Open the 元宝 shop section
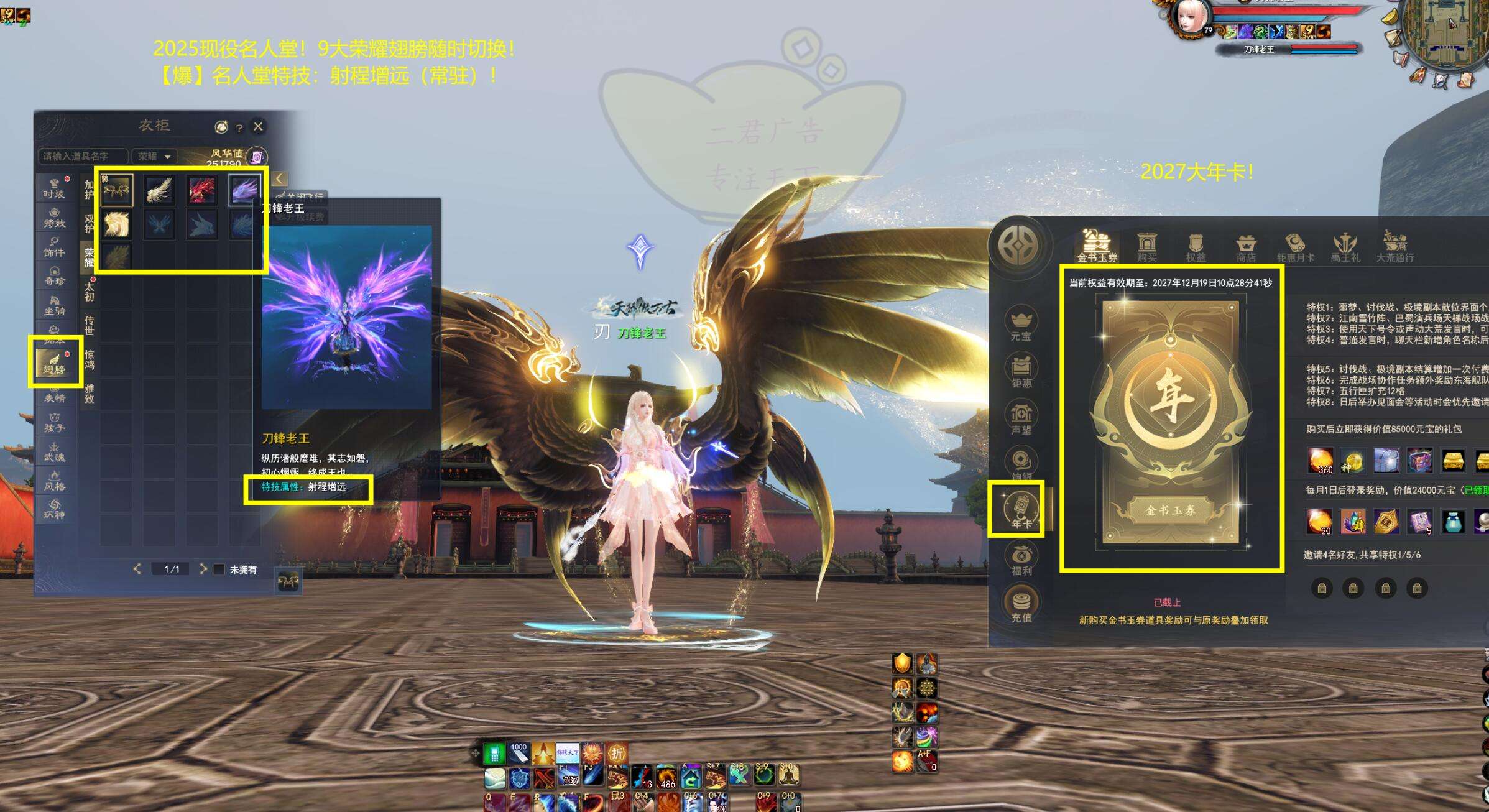This screenshot has width=1489, height=812. click(1021, 324)
